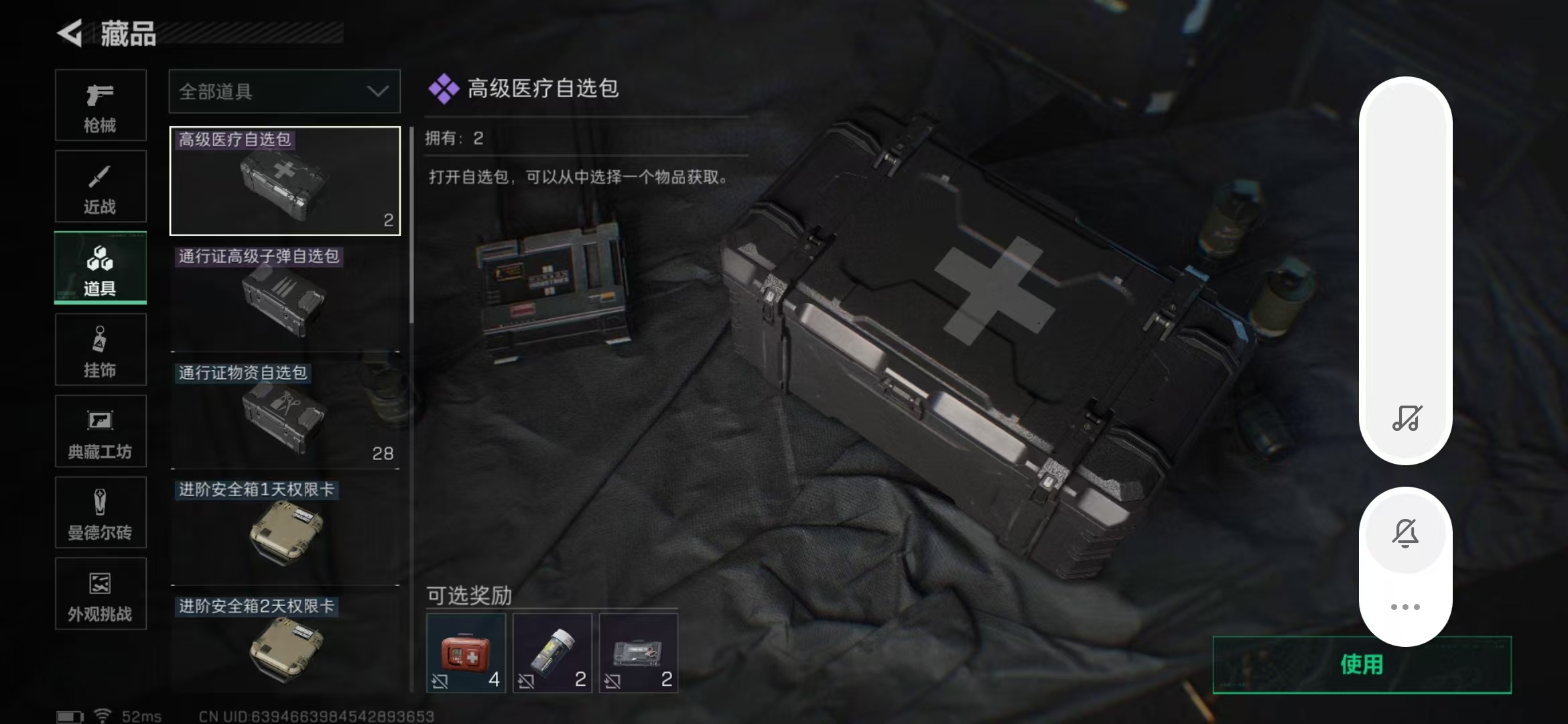Select the 曼德尔砖 Mandel brick category icon
The width and height of the screenshot is (1568, 724).
(x=100, y=513)
